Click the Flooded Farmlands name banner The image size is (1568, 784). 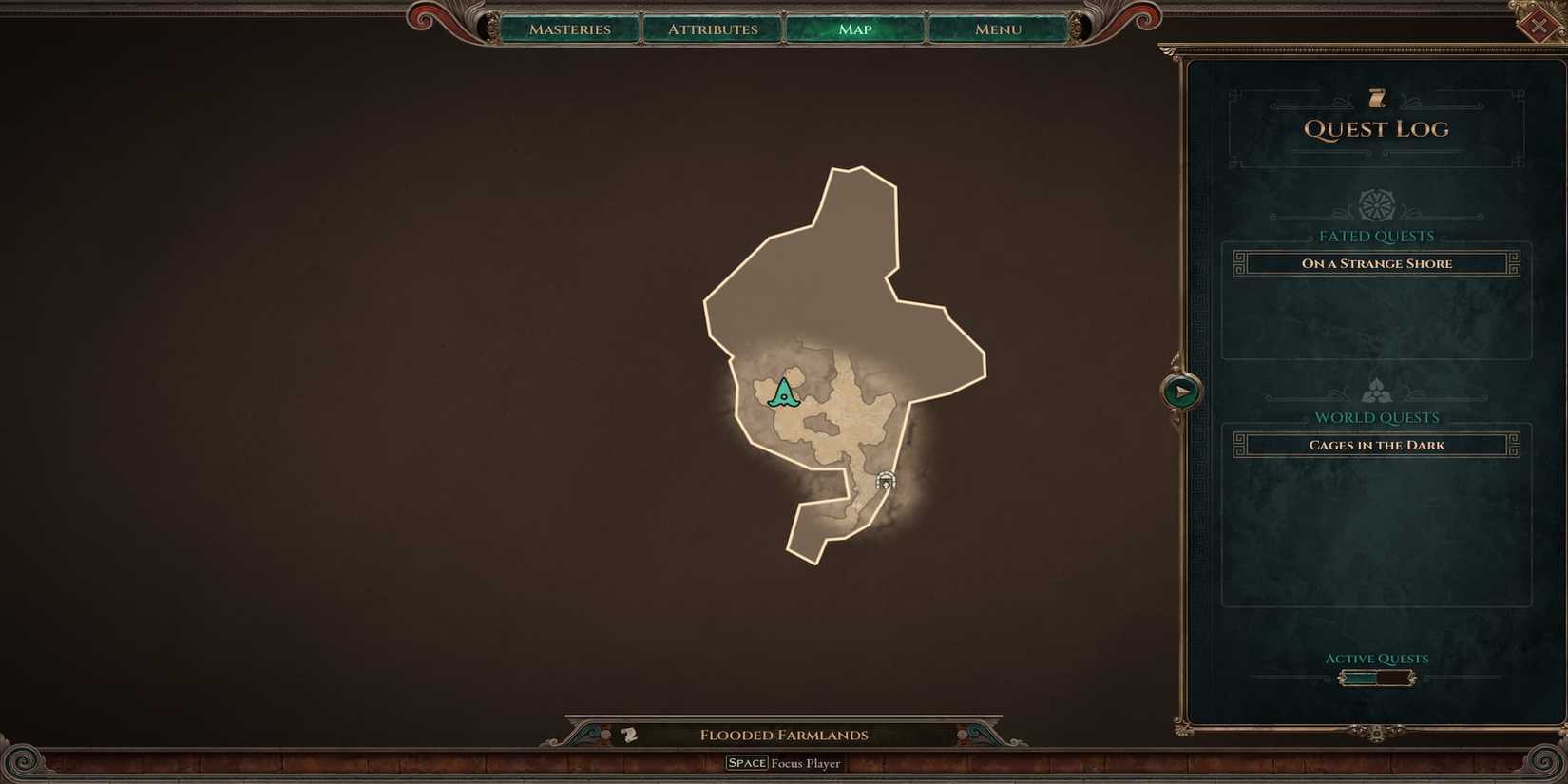coord(784,734)
